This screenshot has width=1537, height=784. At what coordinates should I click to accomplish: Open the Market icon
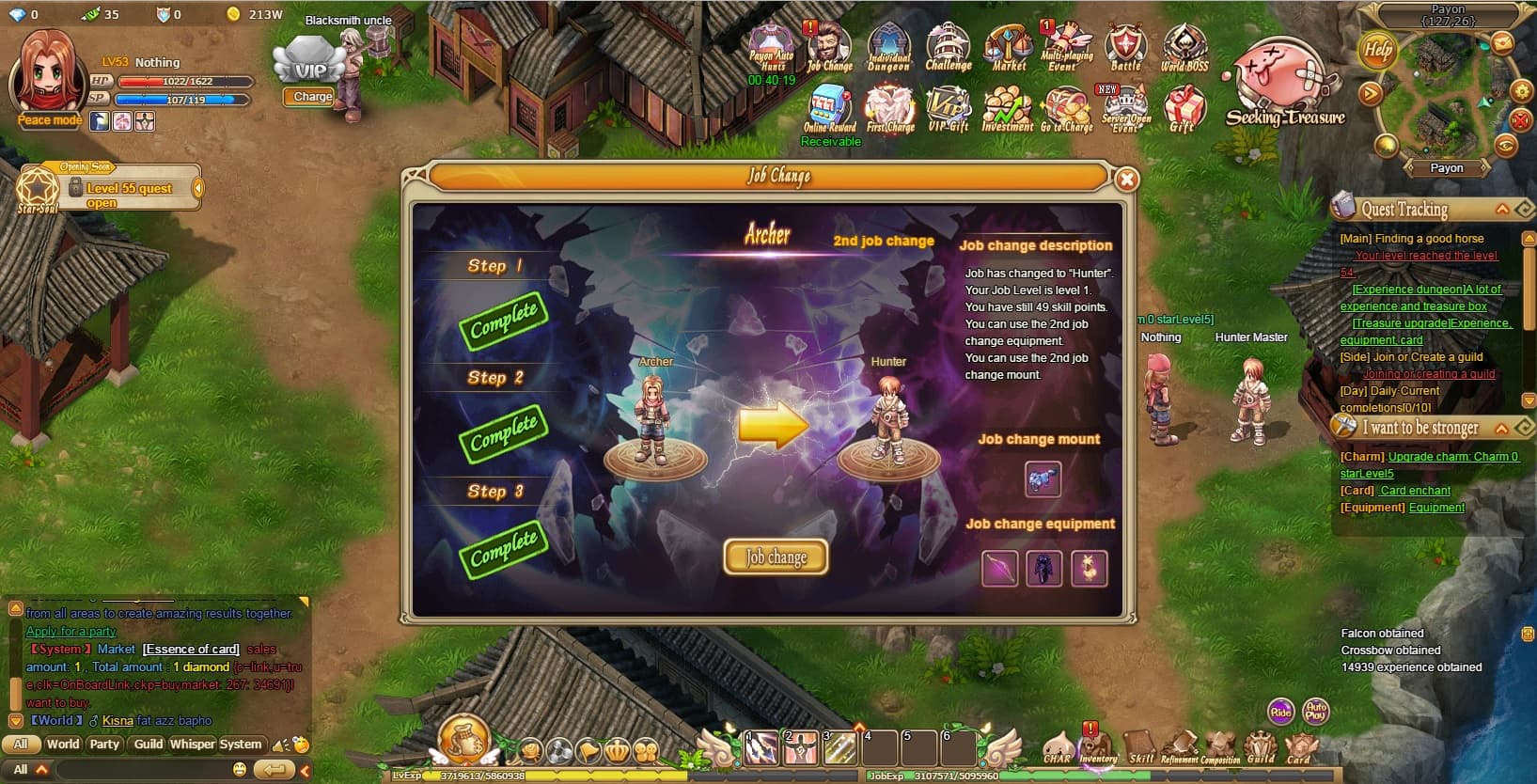pos(1007,42)
